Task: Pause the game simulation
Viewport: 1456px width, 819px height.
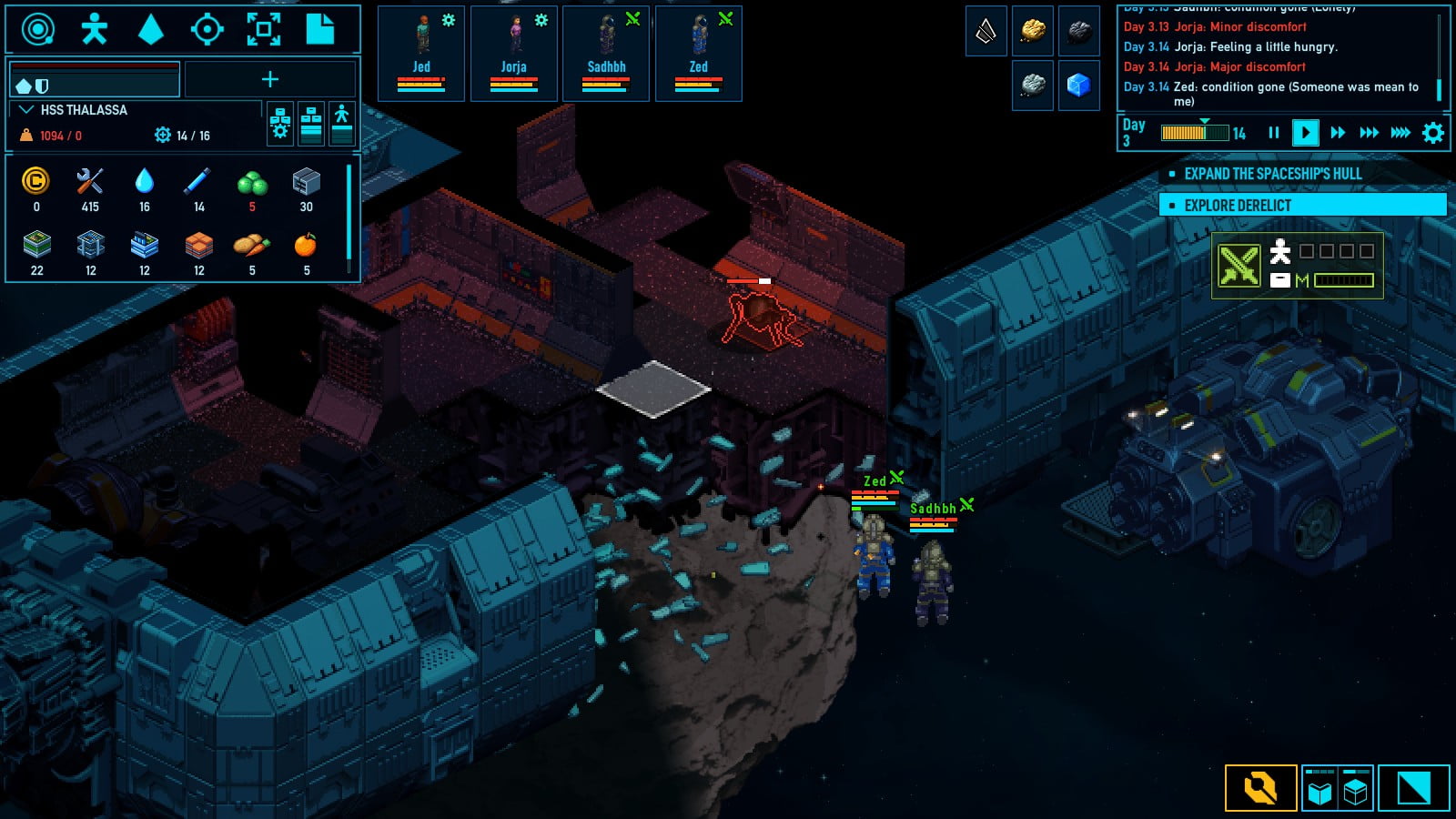Action: coord(1273,133)
